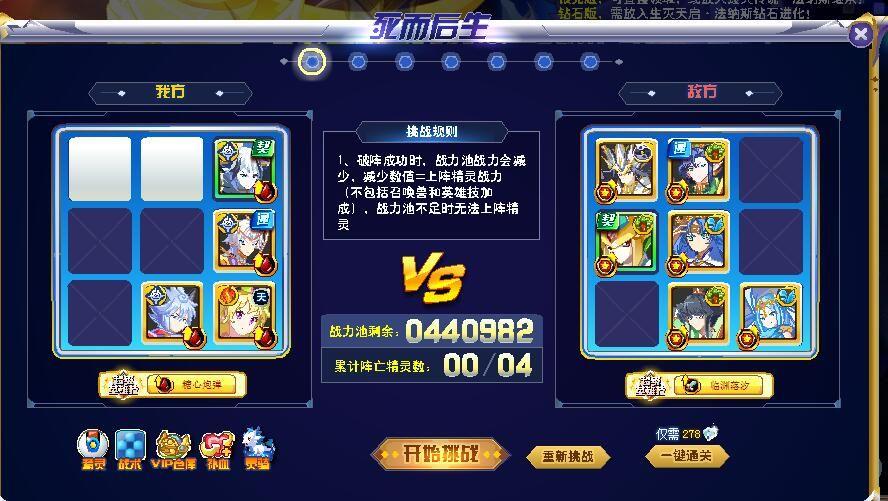Close the challenge window with the X
Image resolution: width=888 pixels, height=501 pixels.
tap(860, 35)
